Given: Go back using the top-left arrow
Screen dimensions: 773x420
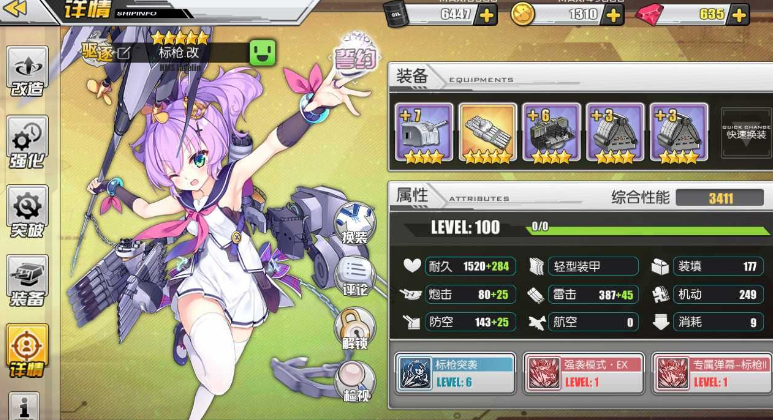Looking at the screenshot, I should [x=20, y=12].
